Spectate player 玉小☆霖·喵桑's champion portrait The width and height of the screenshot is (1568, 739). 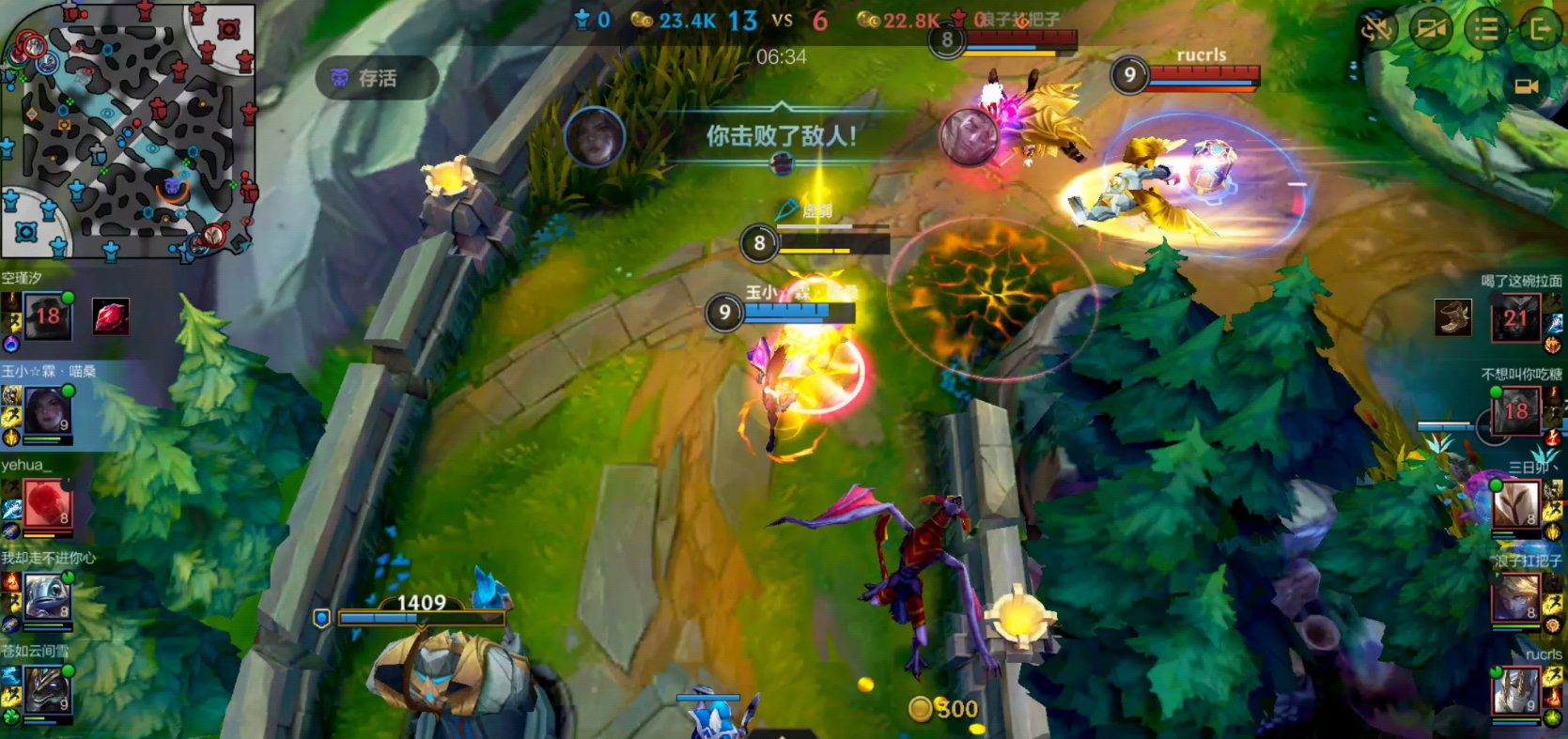tap(46, 410)
